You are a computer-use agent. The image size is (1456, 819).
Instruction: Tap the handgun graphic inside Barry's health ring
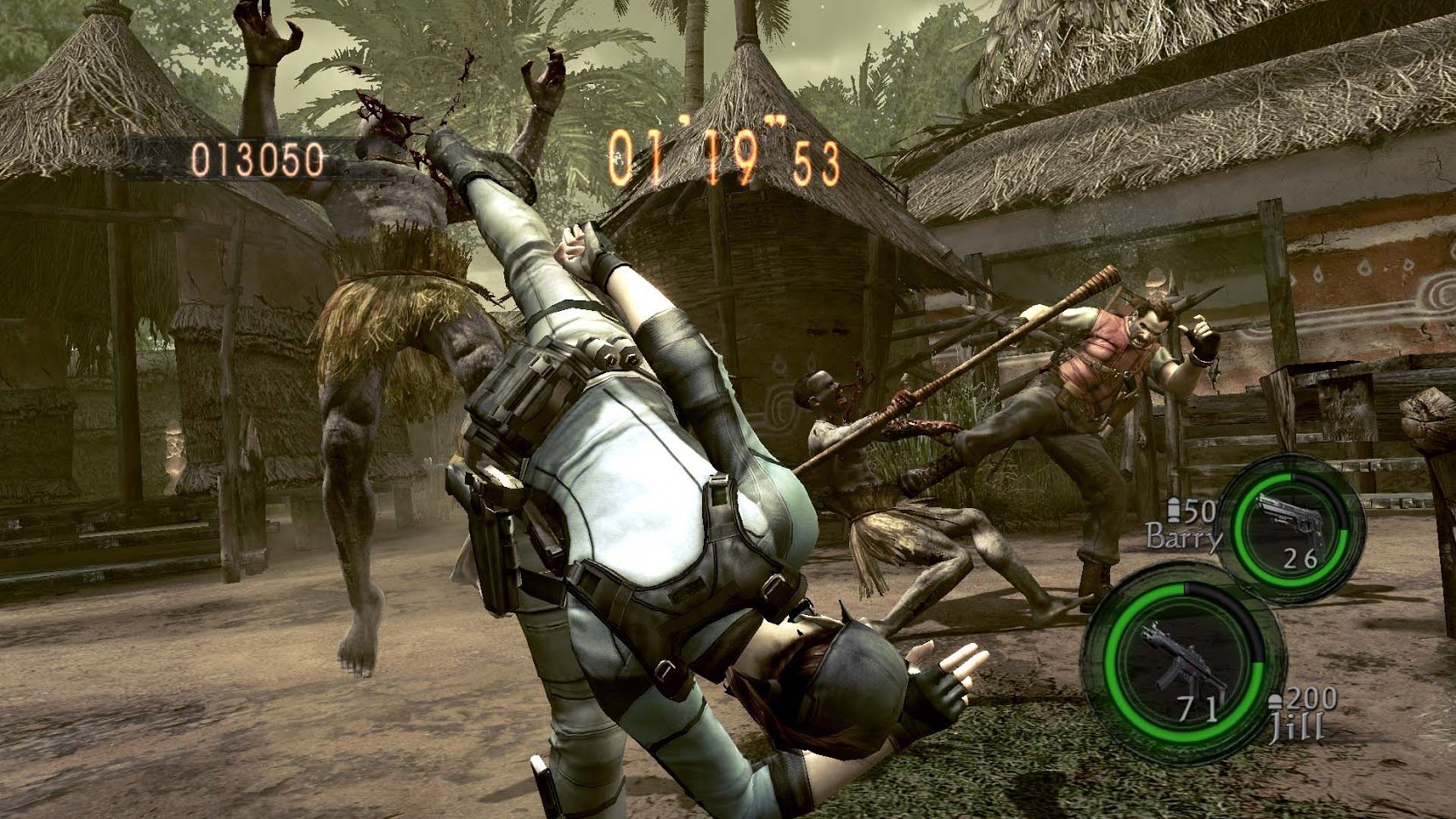coord(1289,515)
